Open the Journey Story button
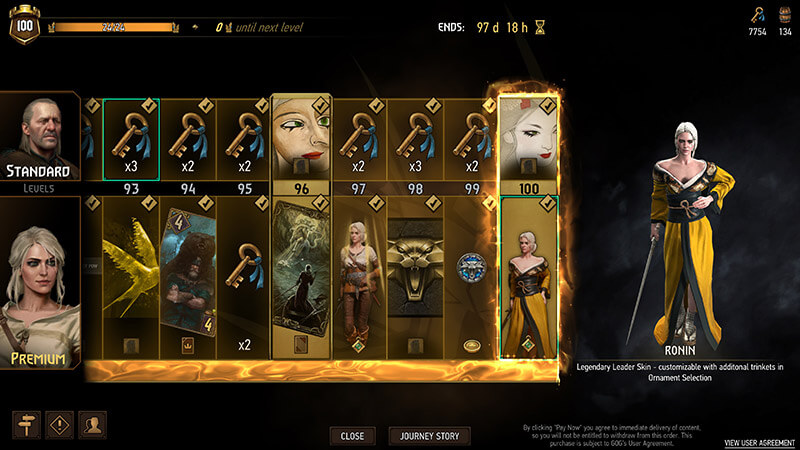 click(x=429, y=436)
